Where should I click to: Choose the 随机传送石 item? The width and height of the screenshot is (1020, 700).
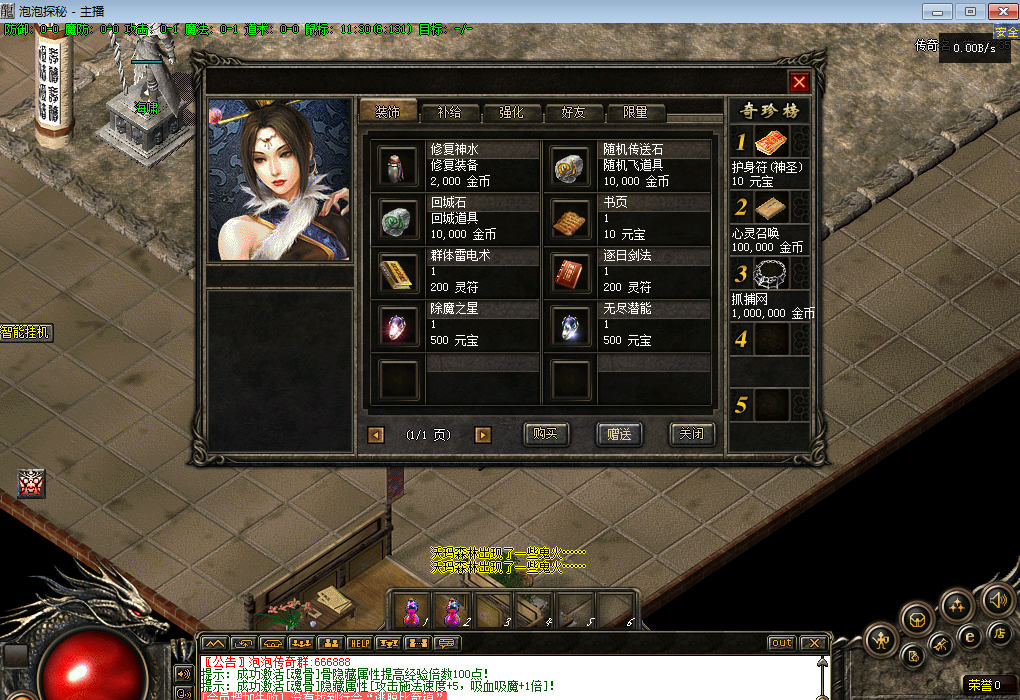(x=570, y=166)
